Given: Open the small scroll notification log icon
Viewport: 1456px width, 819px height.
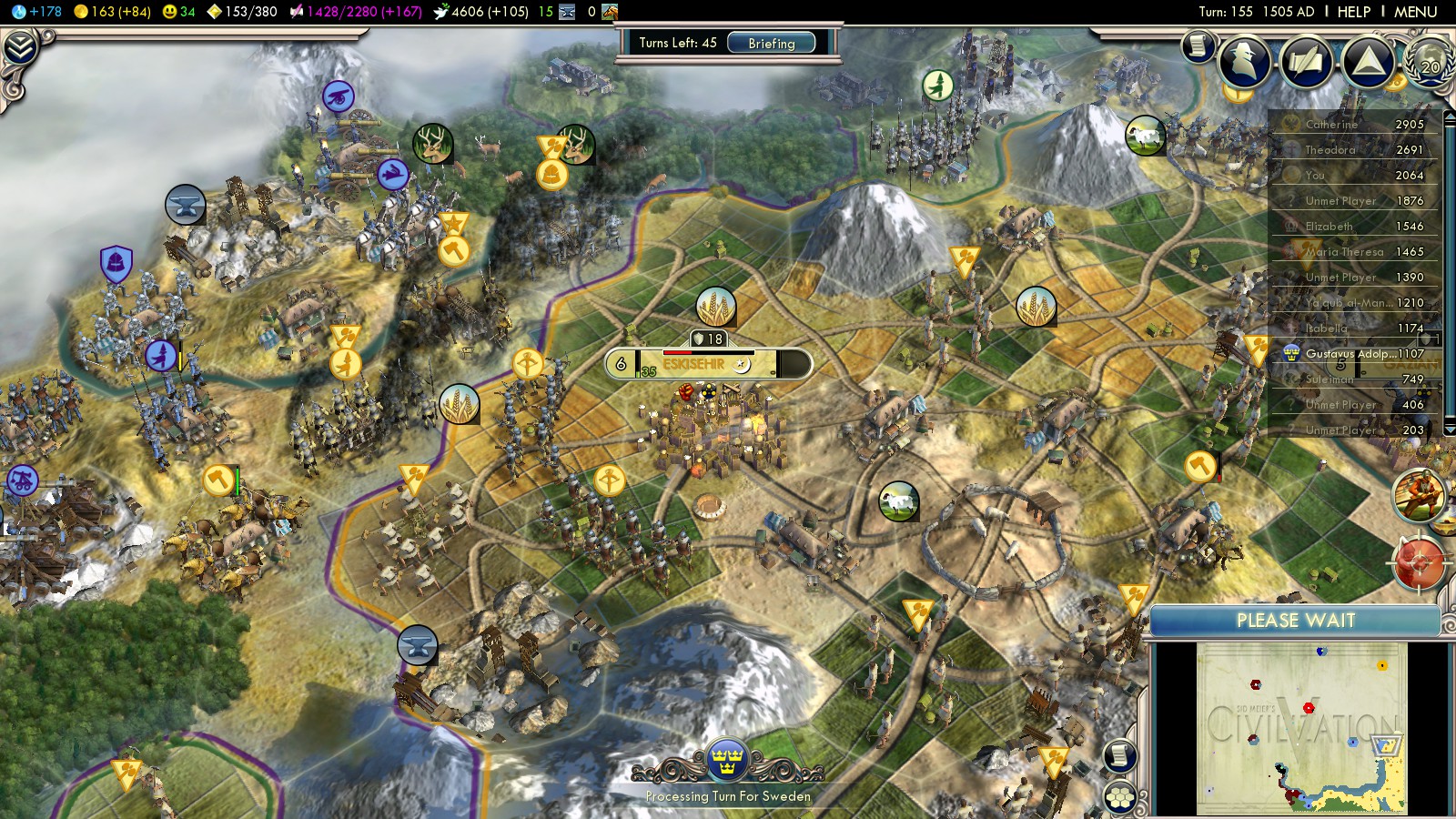Looking at the screenshot, I should (x=1198, y=45).
